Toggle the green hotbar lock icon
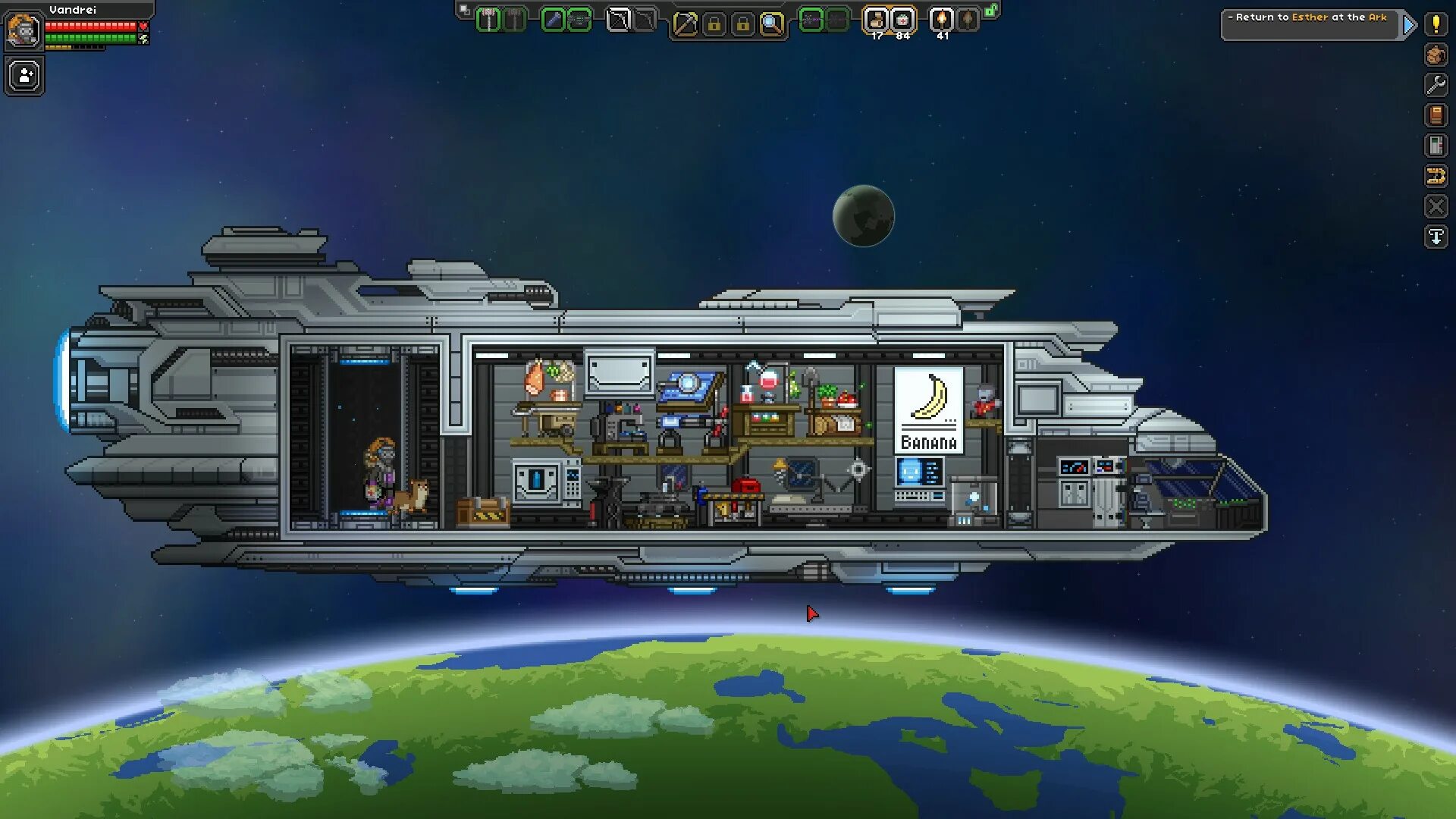The height and width of the screenshot is (819, 1456). 991,11
